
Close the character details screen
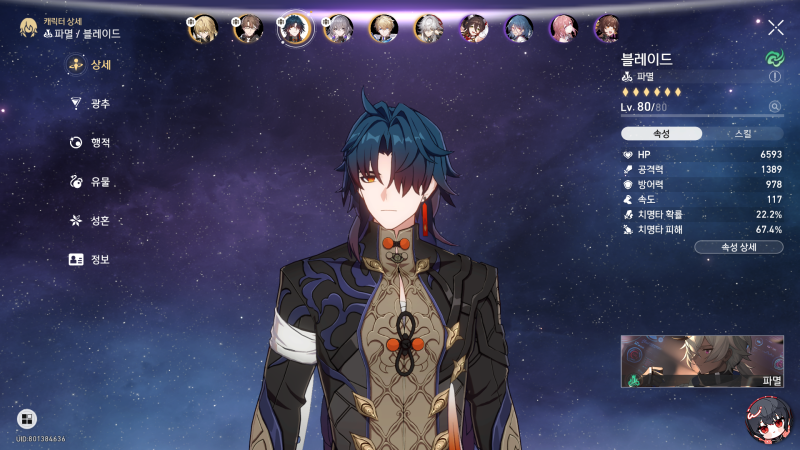(776, 28)
